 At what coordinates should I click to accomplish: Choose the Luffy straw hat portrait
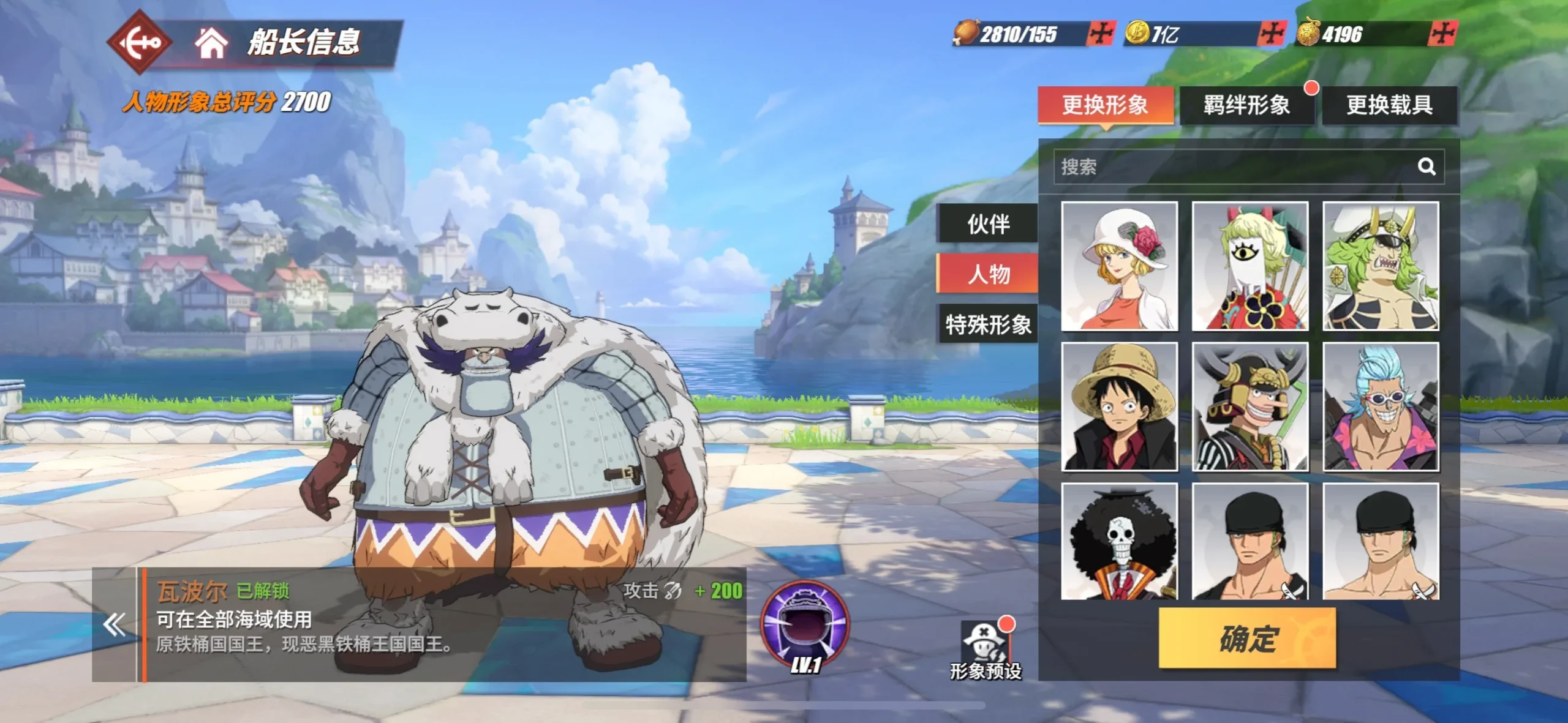pos(1119,407)
